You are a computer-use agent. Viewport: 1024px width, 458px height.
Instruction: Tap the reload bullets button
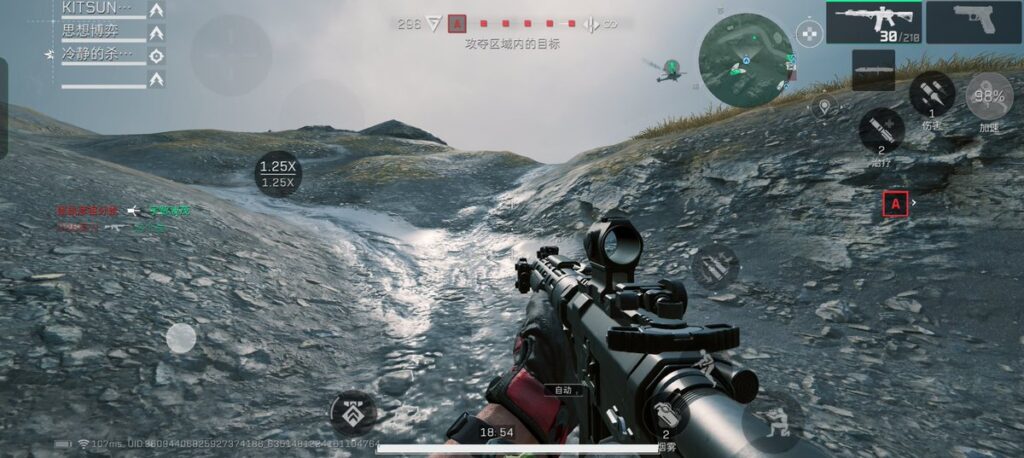[714, 267]
